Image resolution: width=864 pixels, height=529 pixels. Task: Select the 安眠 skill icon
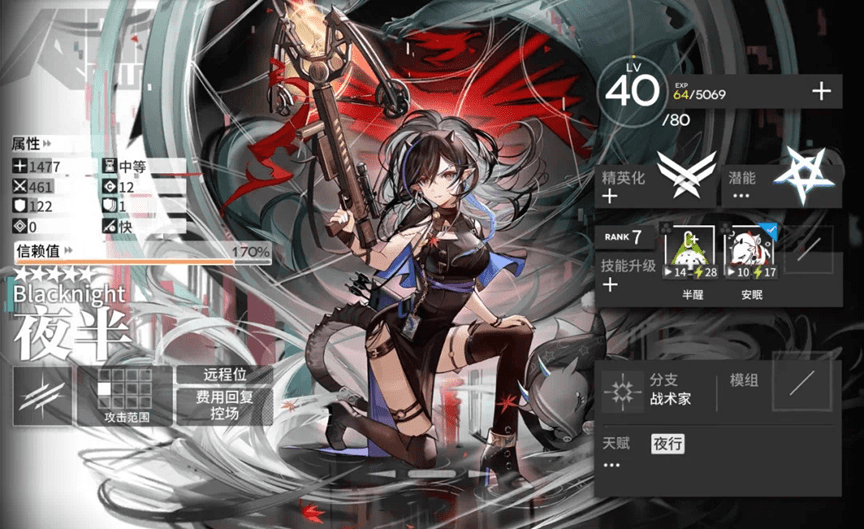[750, 255]
